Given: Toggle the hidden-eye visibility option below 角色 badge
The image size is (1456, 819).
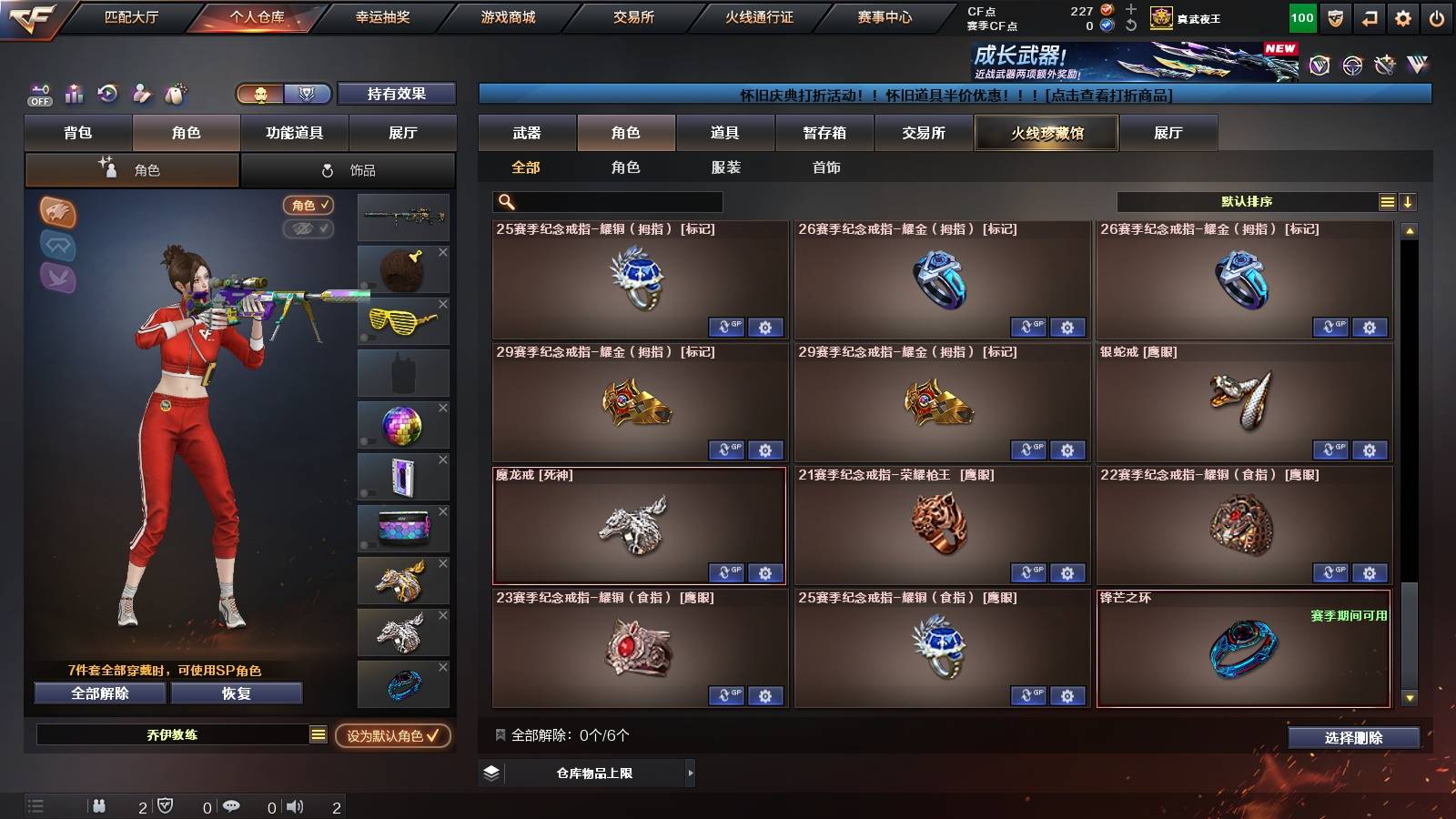Looking at the screenshot, I should coord(309,228).
